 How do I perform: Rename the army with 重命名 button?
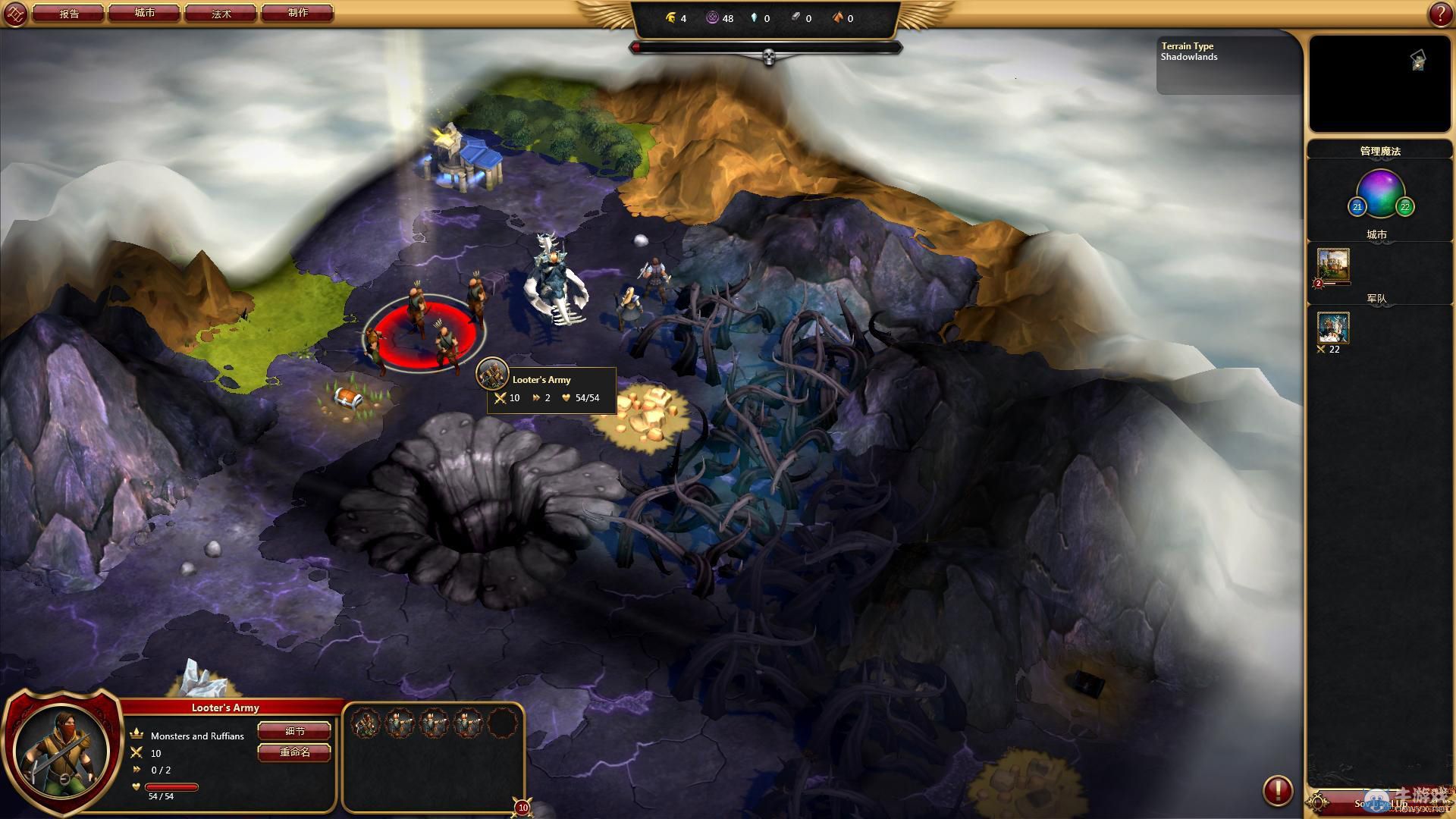(294, 752)
